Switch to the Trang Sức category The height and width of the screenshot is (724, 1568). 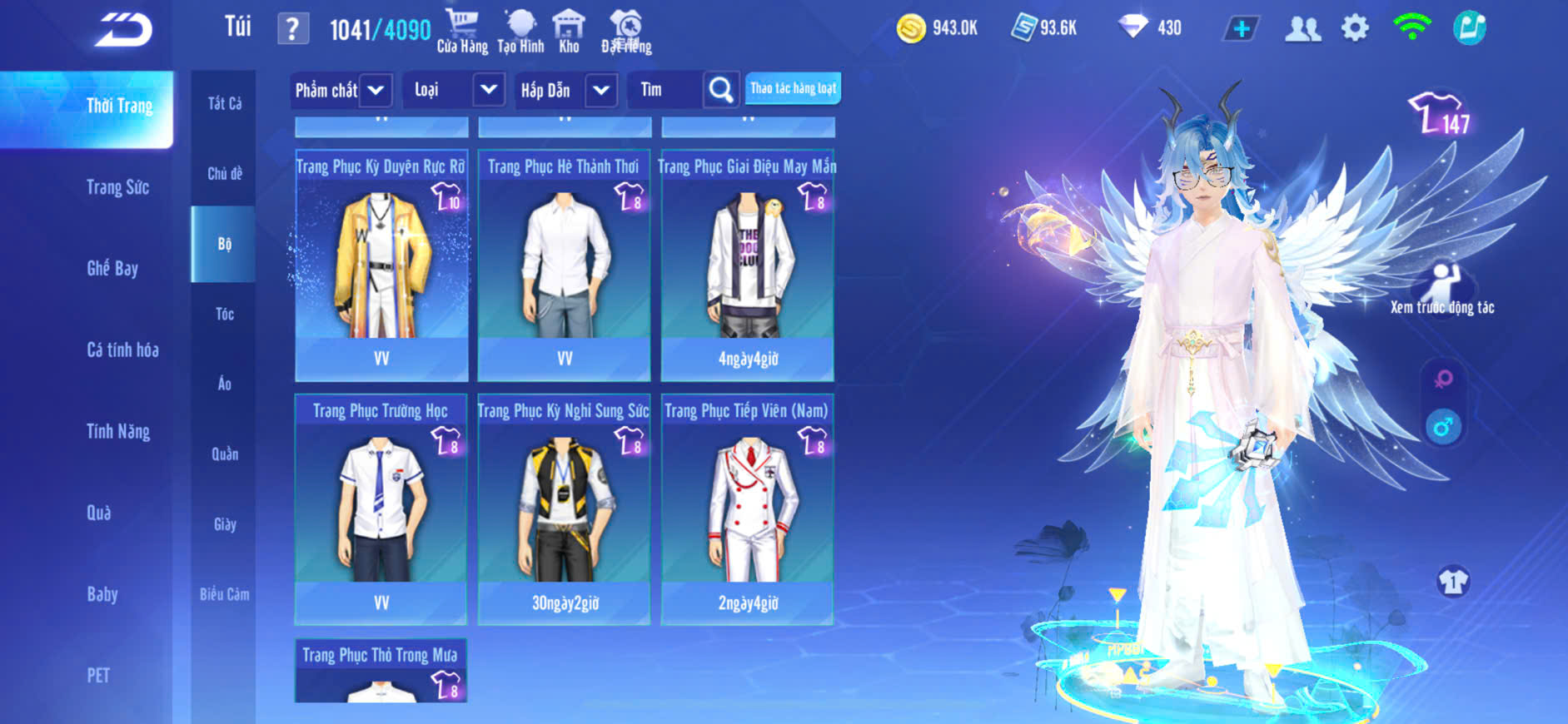(x=117, y=187)
